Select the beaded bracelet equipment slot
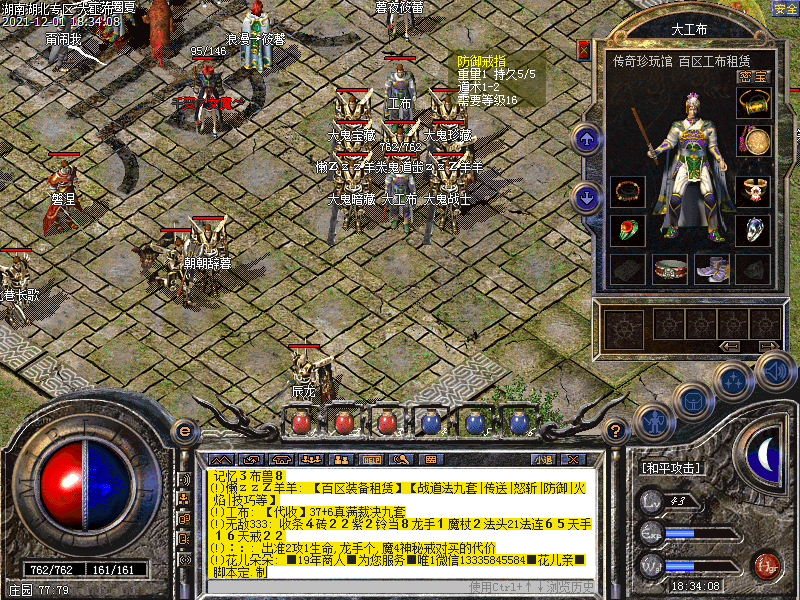 click(627, 190)
